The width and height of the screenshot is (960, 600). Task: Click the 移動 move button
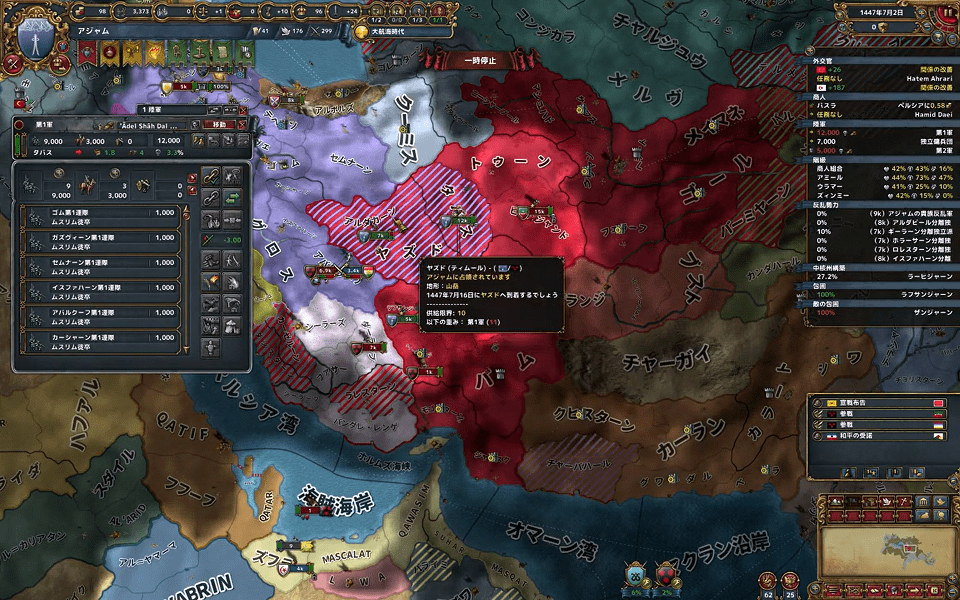pos(217,124)
